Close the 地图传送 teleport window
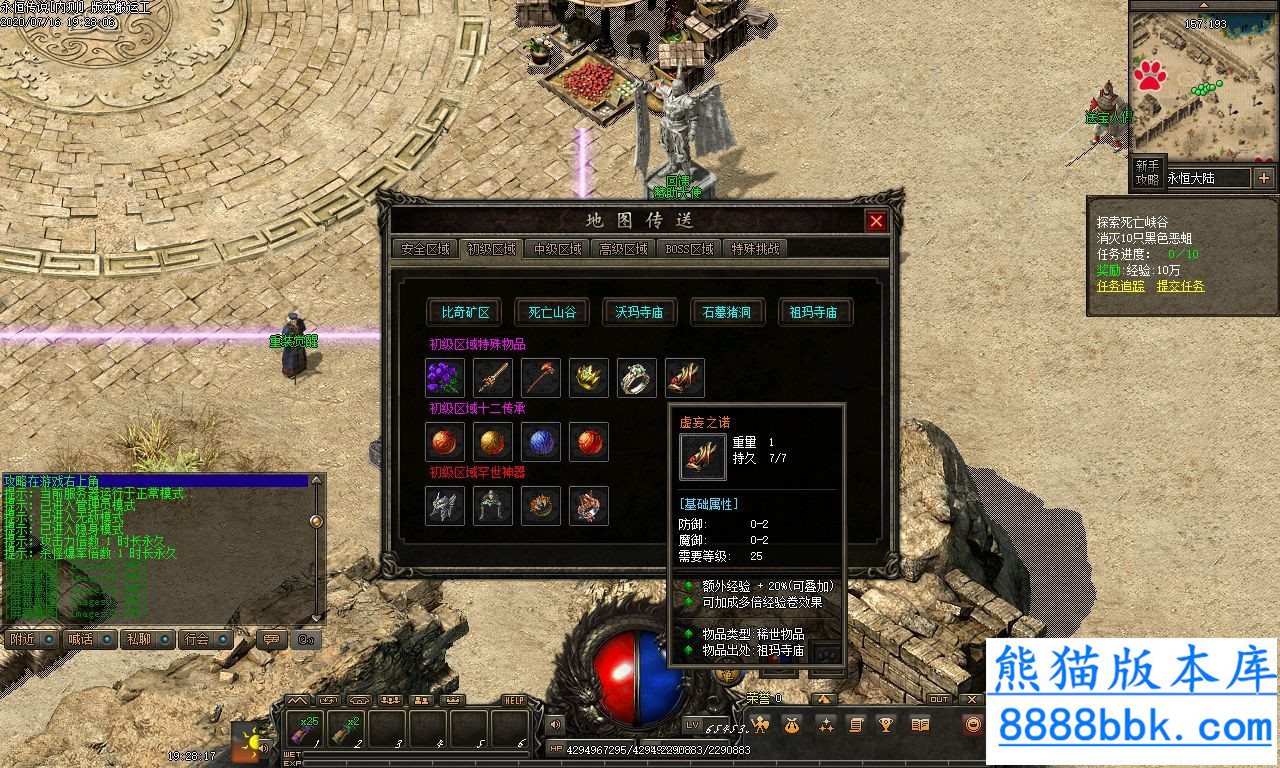The height and width of the screenshot is (768, 1280). [x=876, y=221]
